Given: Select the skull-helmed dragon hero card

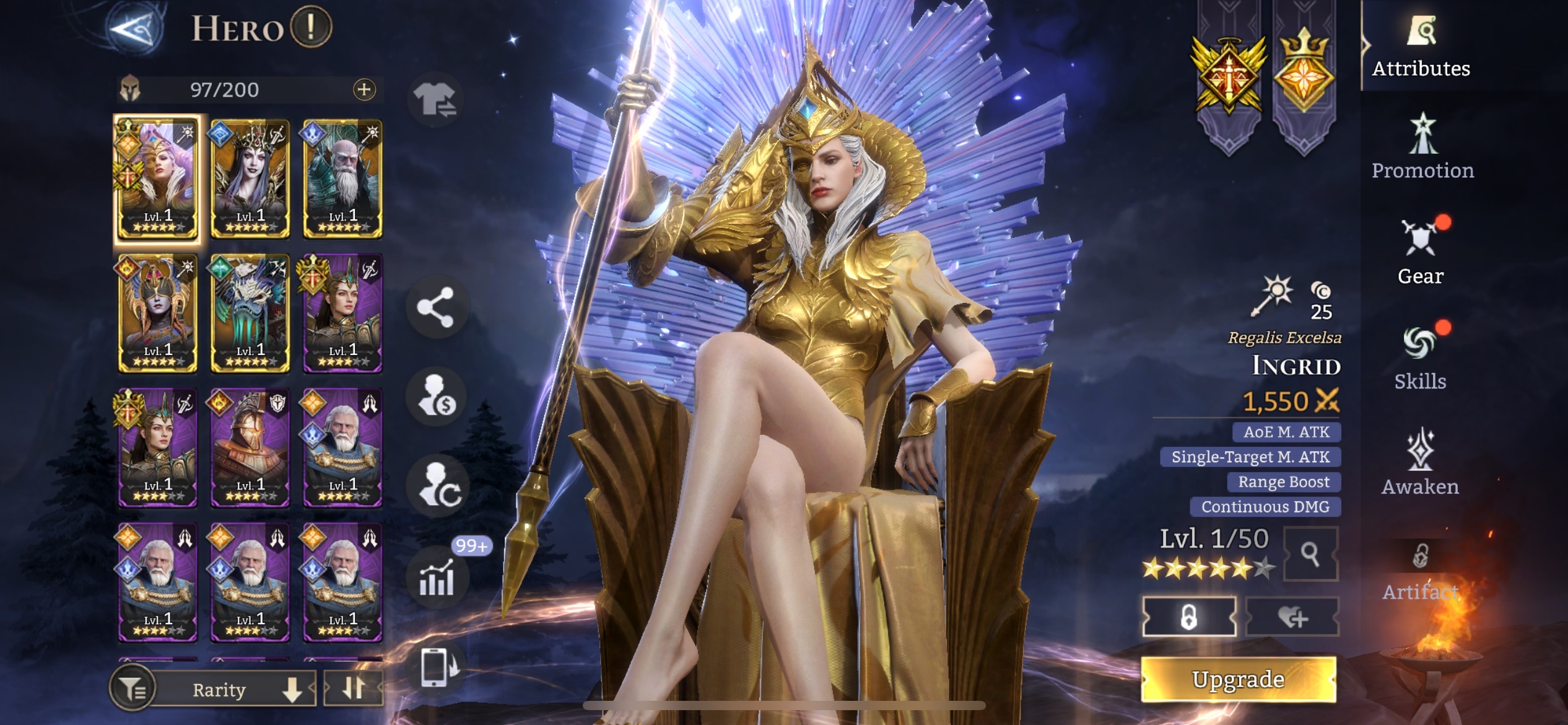Looking at the screenshot, I should coord(250,314).
